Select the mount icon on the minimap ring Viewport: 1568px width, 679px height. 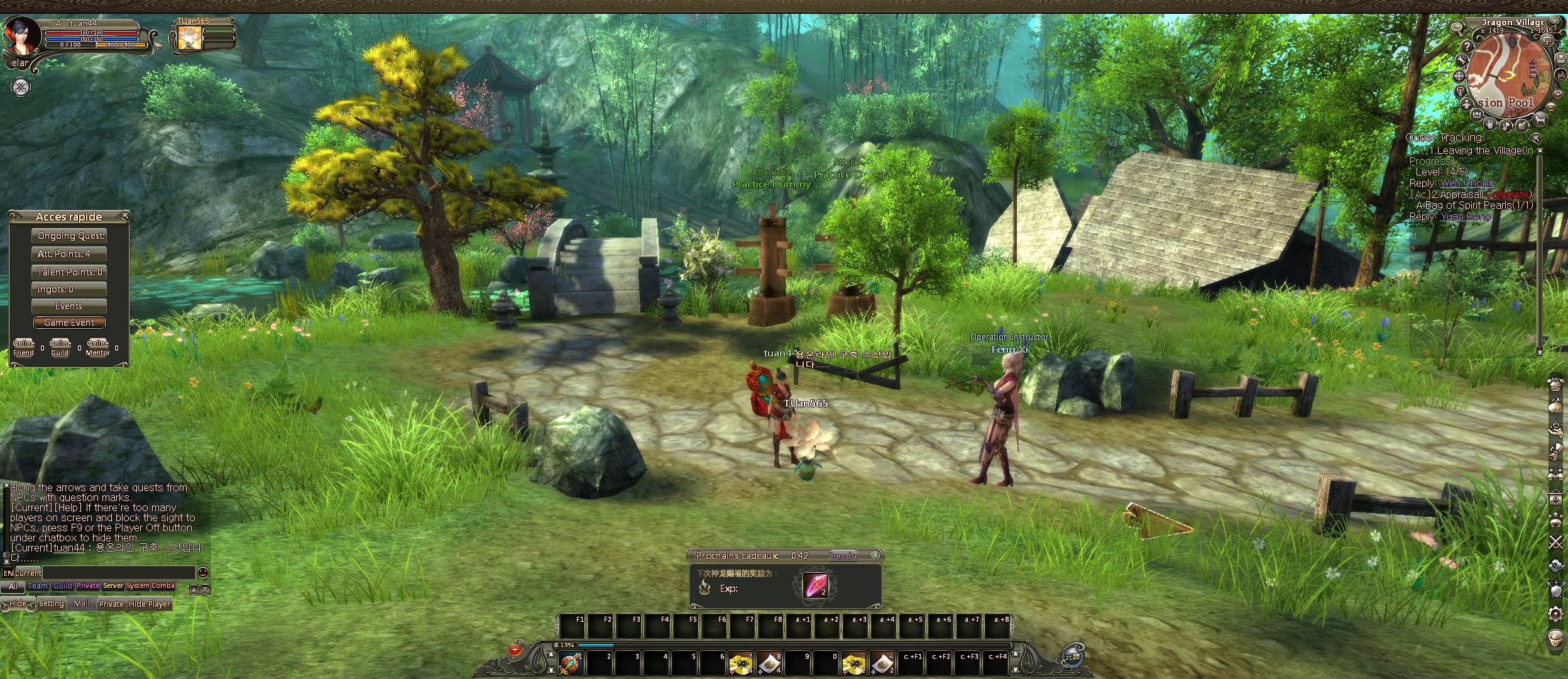[1540, 120]
